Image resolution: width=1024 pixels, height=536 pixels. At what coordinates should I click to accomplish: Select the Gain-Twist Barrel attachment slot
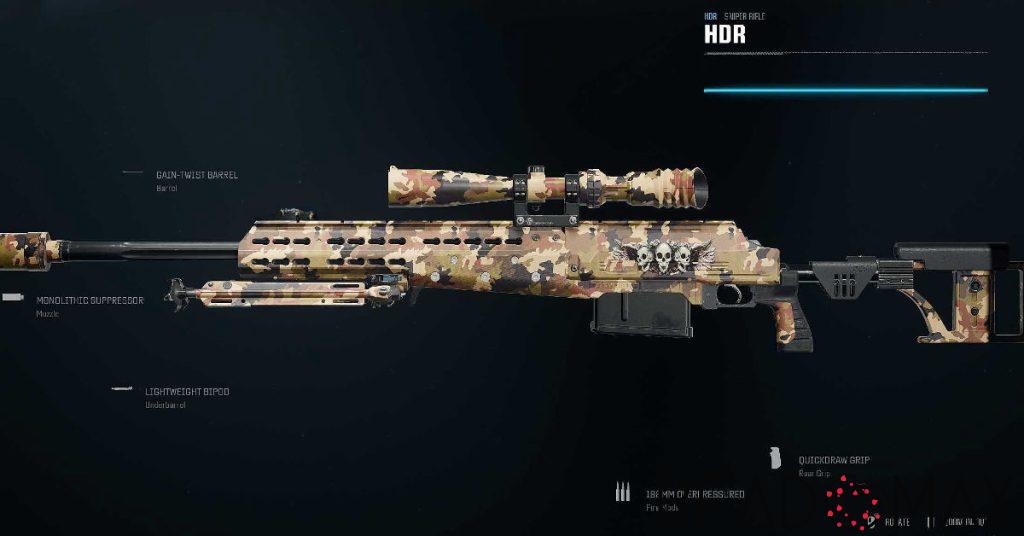tap(196, 175)
